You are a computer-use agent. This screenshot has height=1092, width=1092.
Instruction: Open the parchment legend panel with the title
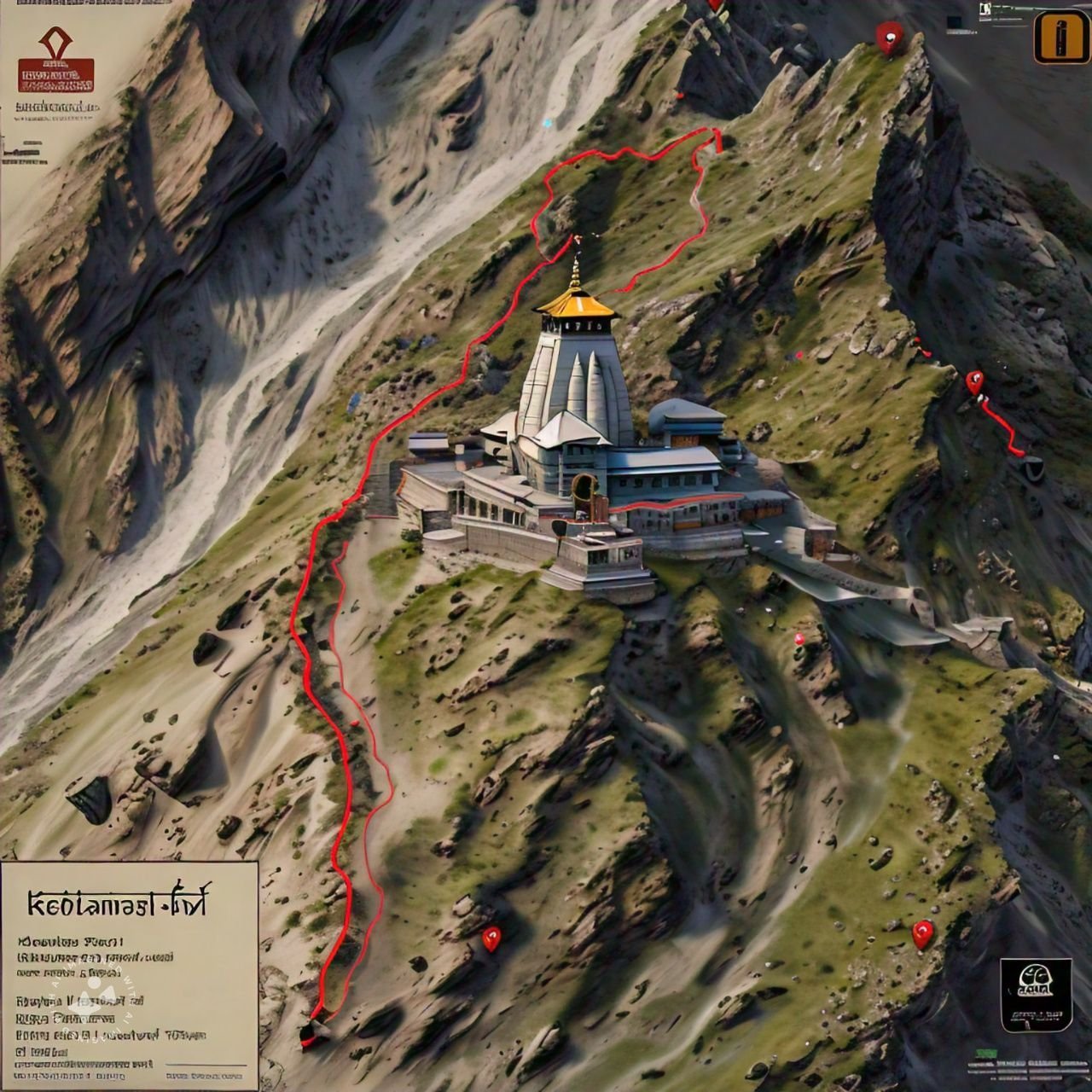129,974
